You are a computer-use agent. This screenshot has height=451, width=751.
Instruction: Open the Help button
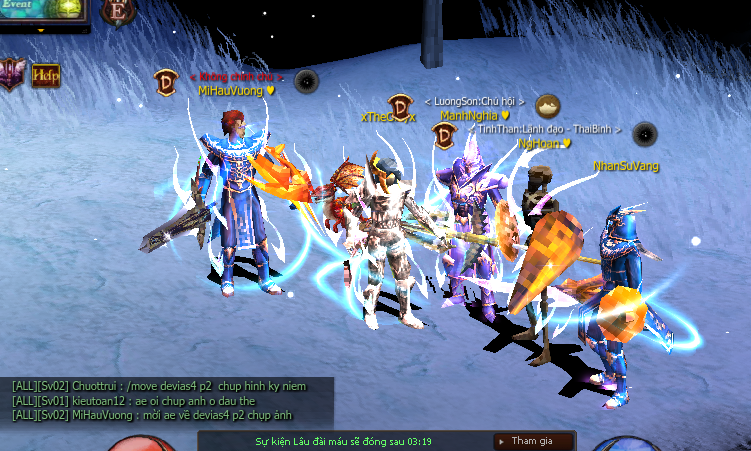tap(45, 75)
